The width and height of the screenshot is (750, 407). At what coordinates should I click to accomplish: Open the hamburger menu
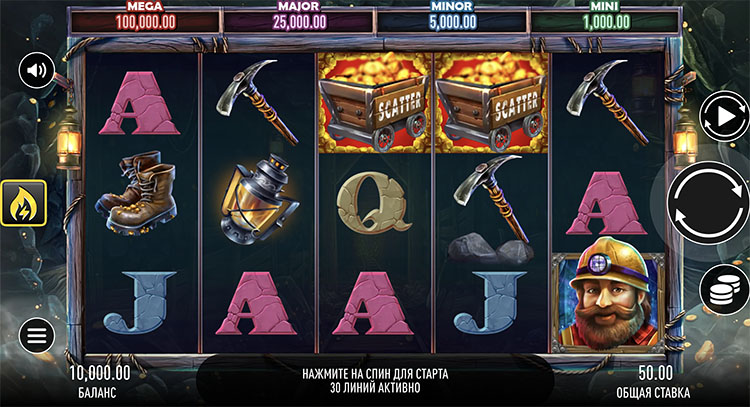(x=36, y=334)
